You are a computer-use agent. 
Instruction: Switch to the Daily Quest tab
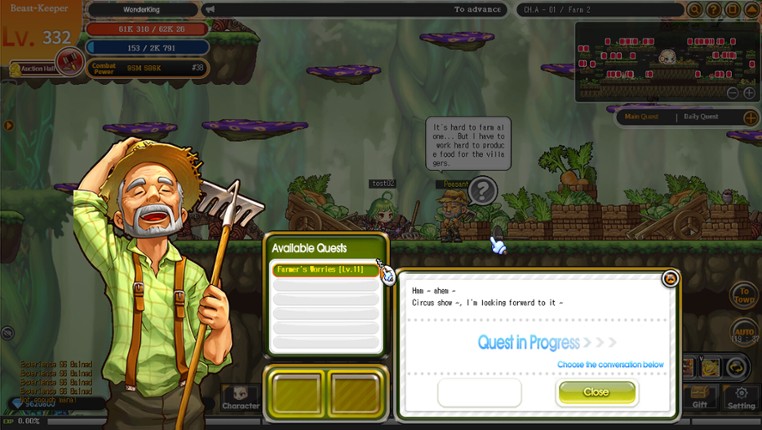pyautogui.click(x=701, y=117)
